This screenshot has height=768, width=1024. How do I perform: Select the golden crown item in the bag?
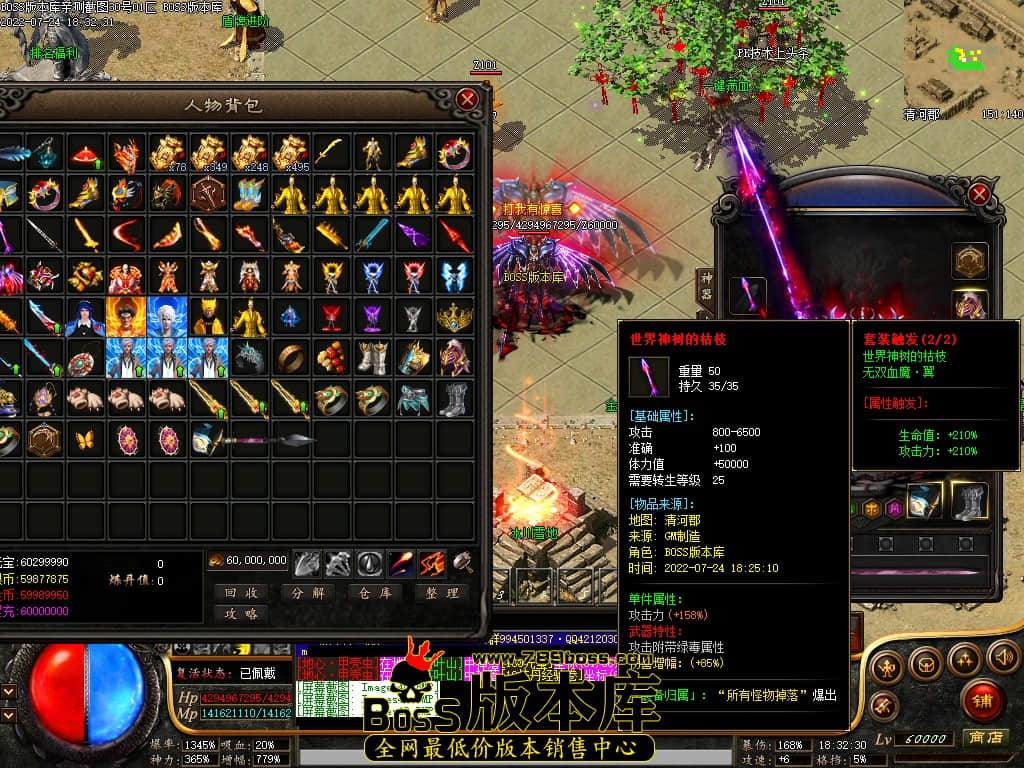[454, 318]
